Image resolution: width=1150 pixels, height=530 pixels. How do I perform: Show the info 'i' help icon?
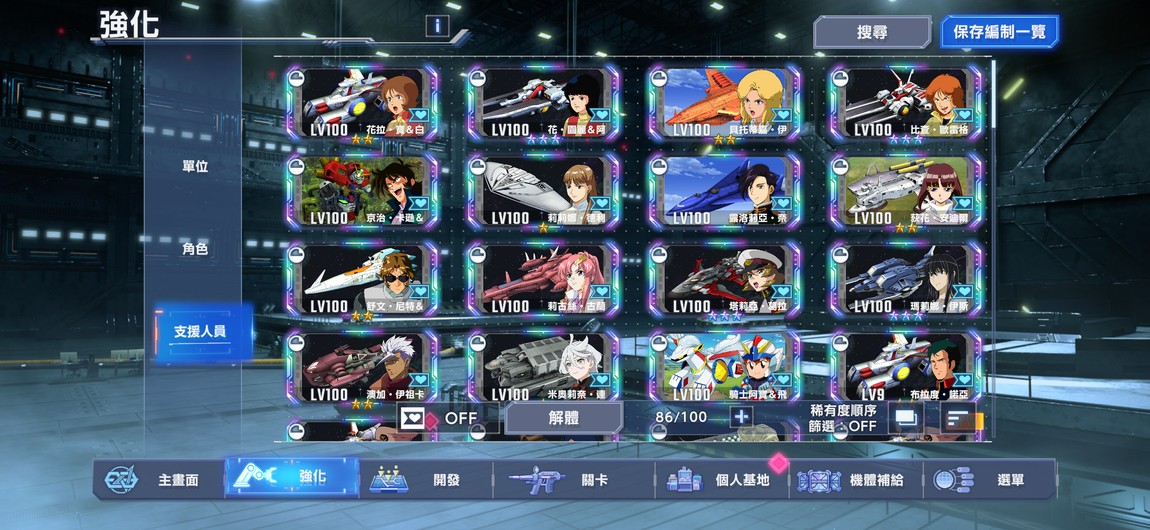(x=437, y=26)
